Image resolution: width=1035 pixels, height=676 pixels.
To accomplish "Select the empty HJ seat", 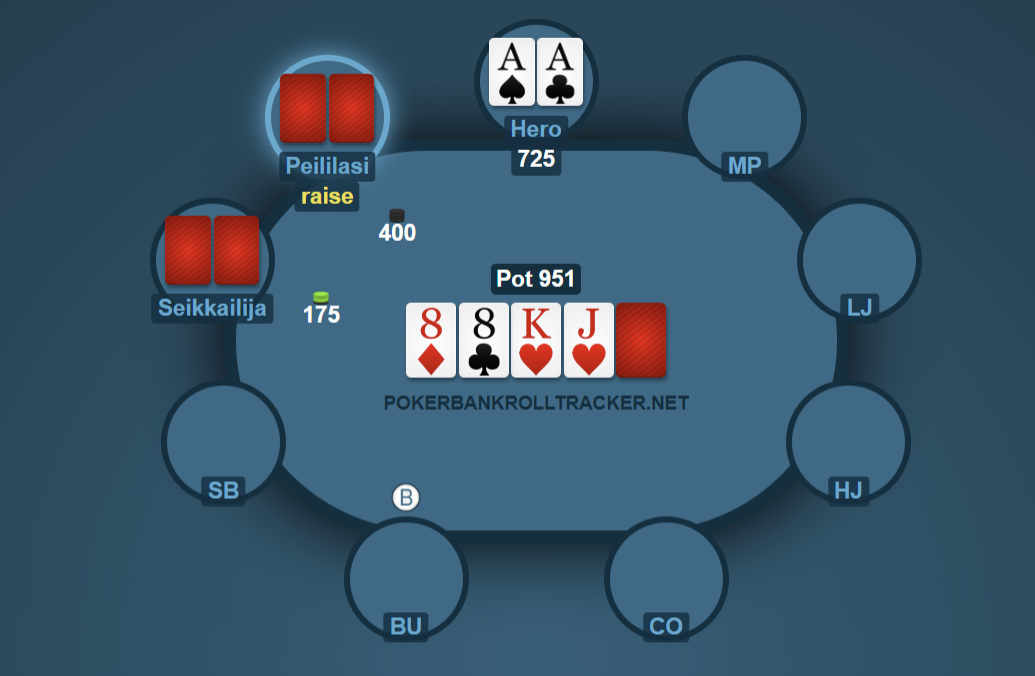I will coord(847,440).
